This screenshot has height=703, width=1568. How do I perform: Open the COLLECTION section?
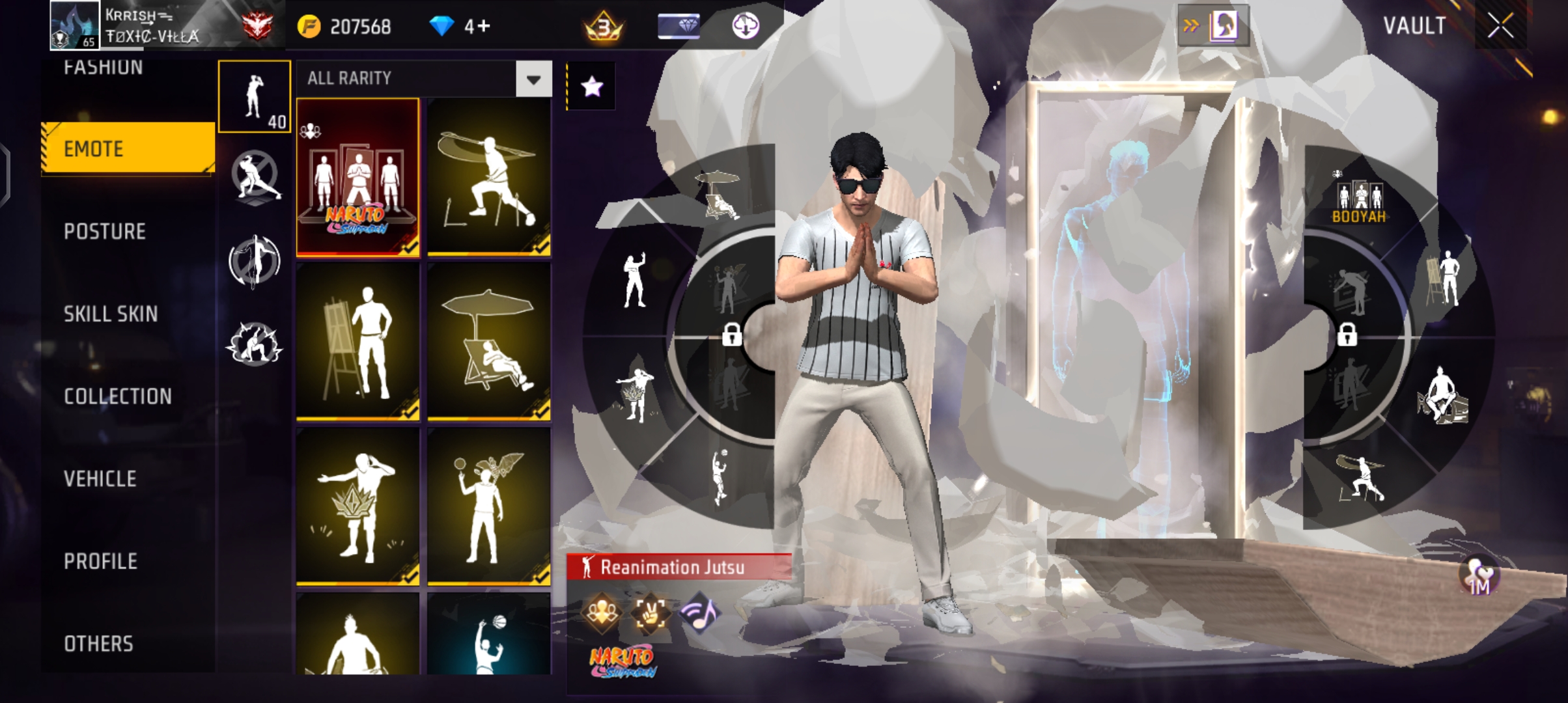(x=117, y=396)
